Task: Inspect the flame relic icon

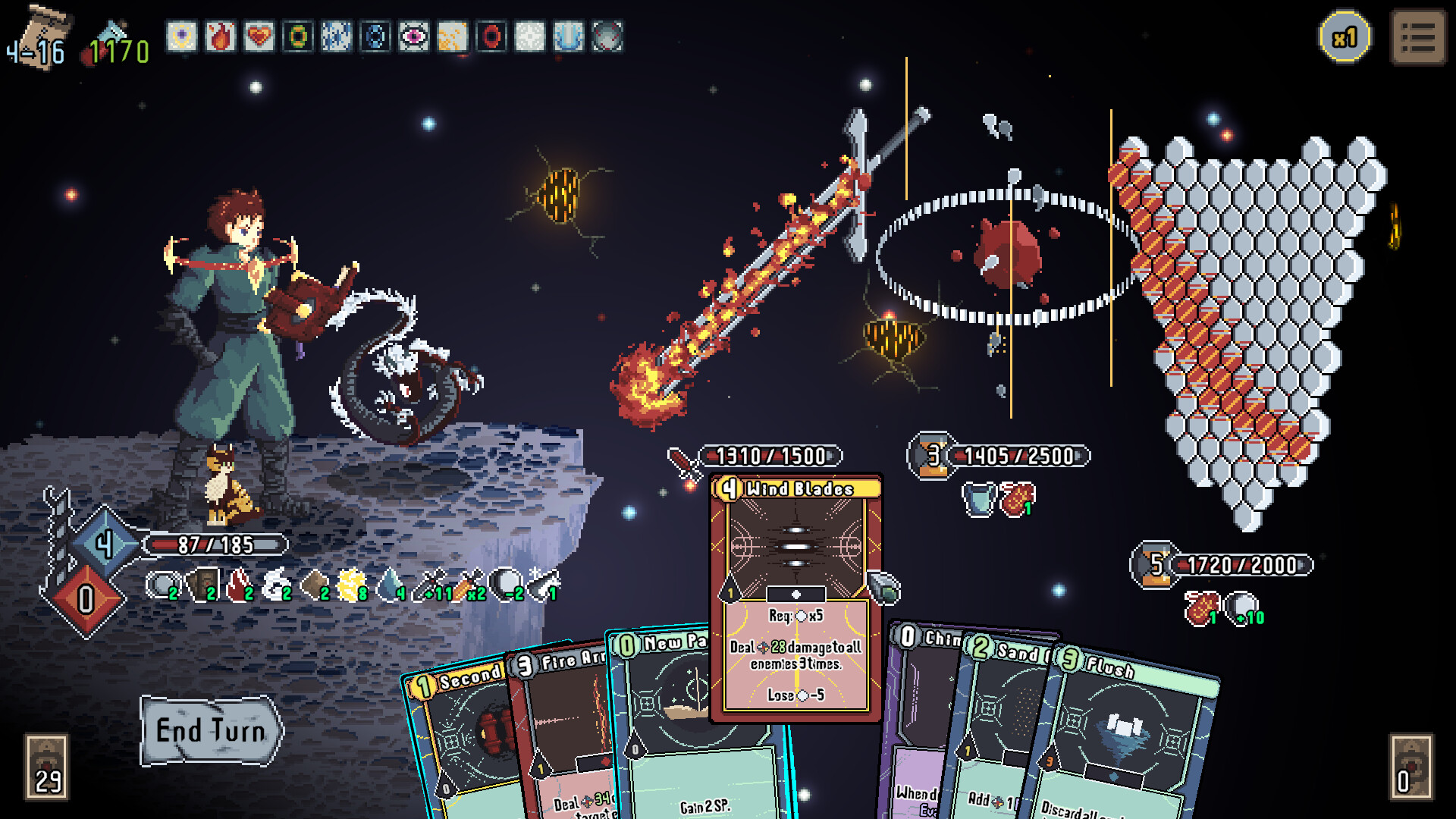Action: (220, 36)
